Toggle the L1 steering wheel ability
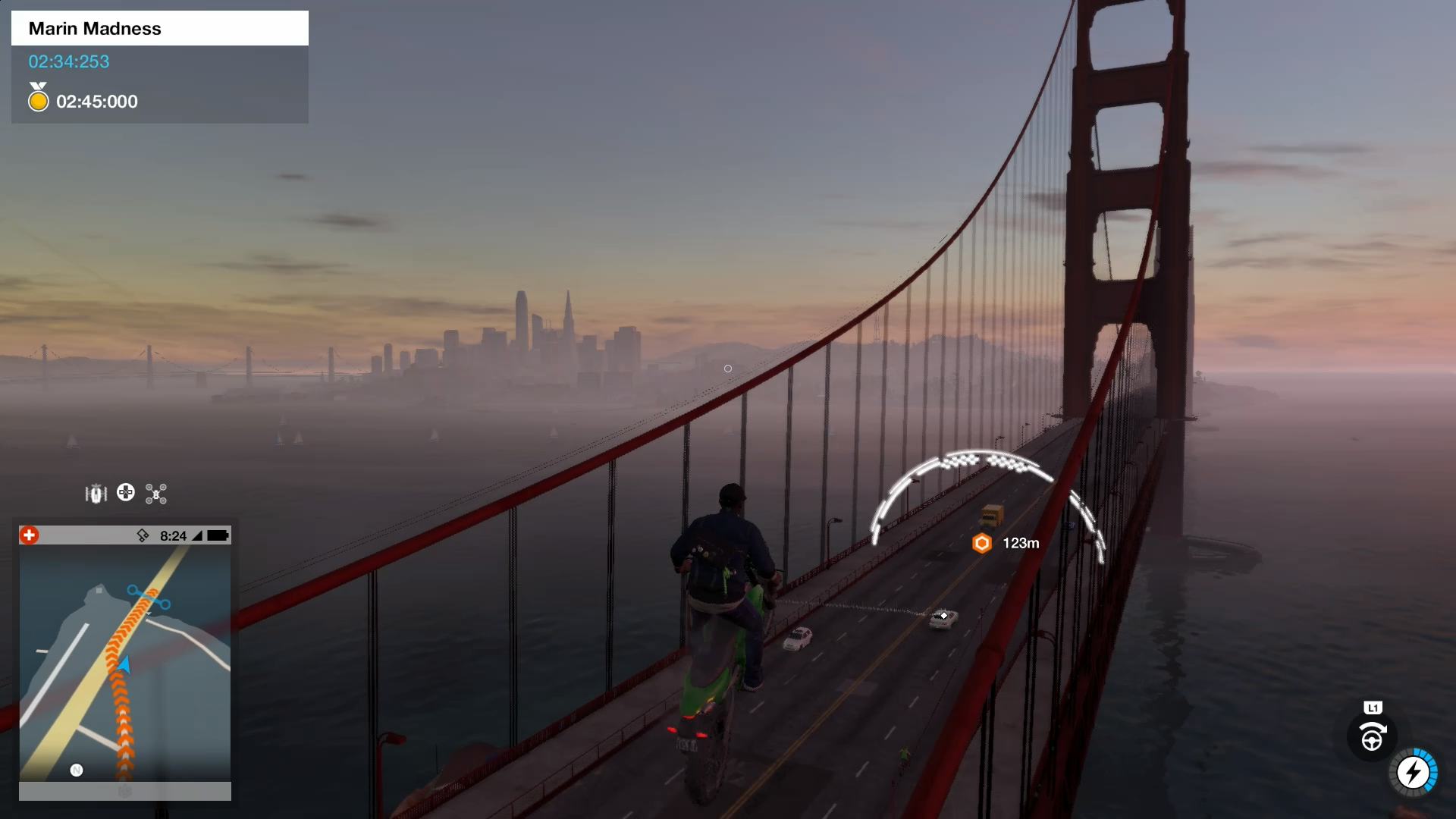 tap(1371, 736)
